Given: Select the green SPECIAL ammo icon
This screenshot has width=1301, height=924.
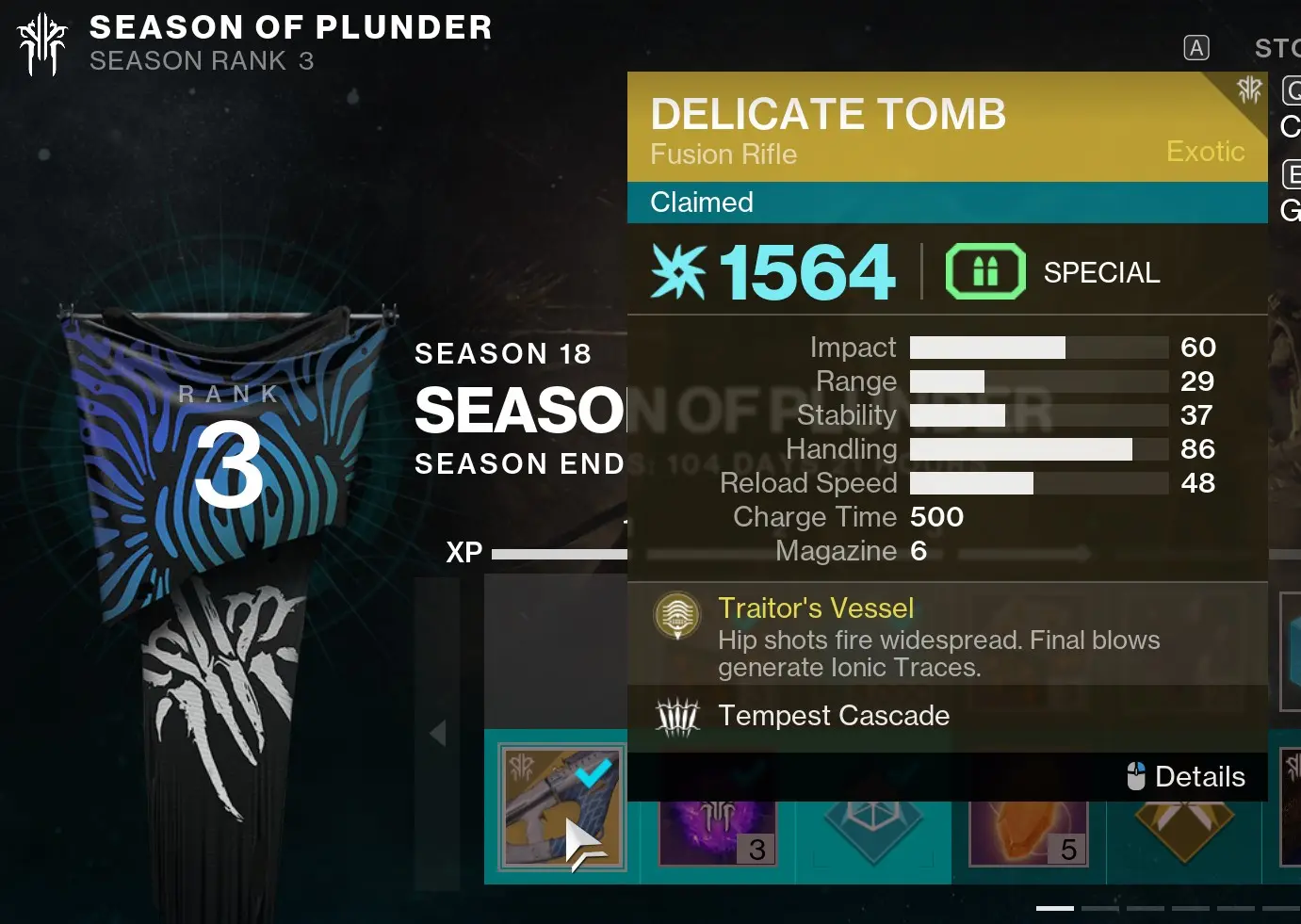Looking at the screenshot, I should click(x=985, y=271).
